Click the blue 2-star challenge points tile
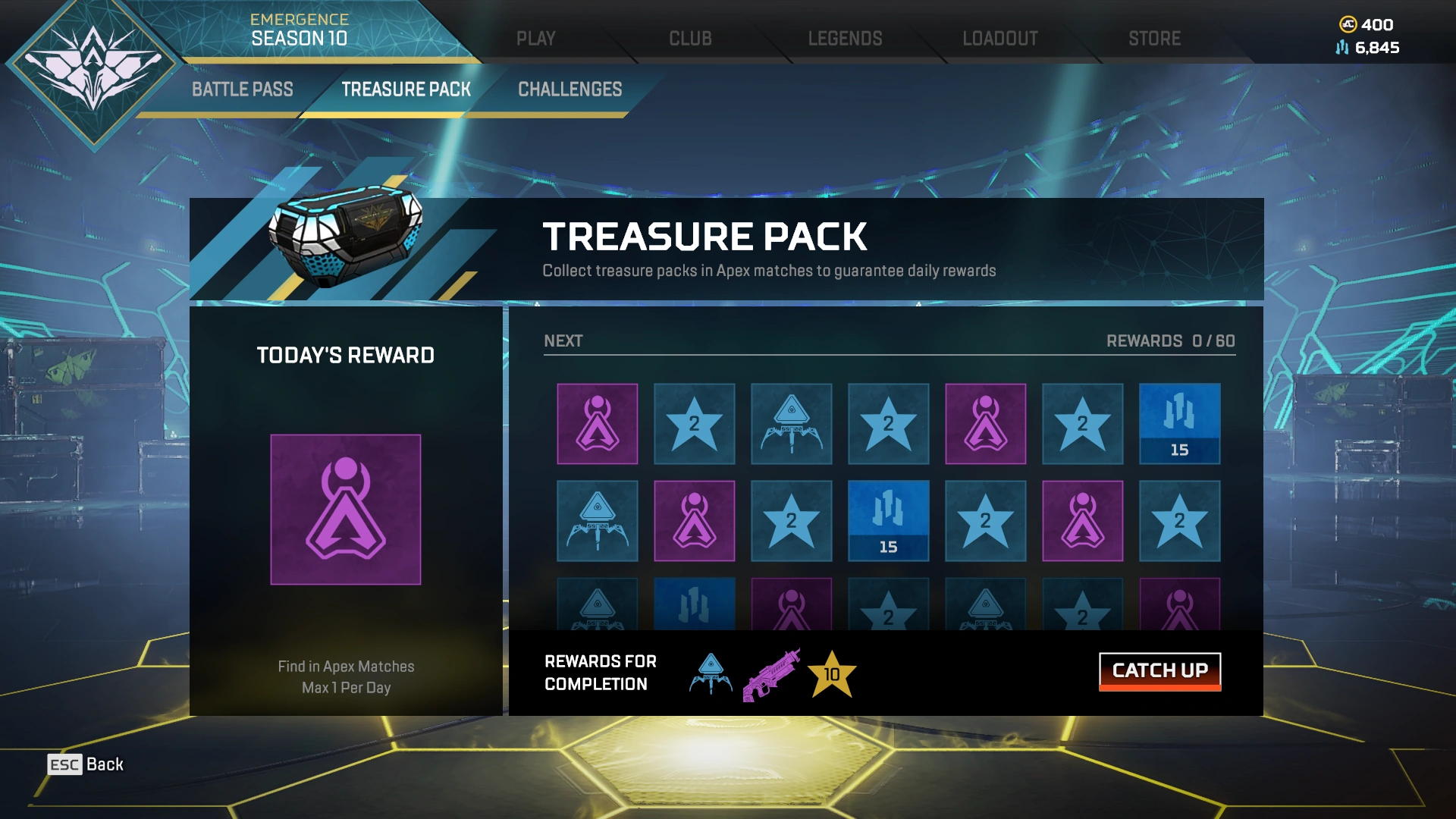 695,423
